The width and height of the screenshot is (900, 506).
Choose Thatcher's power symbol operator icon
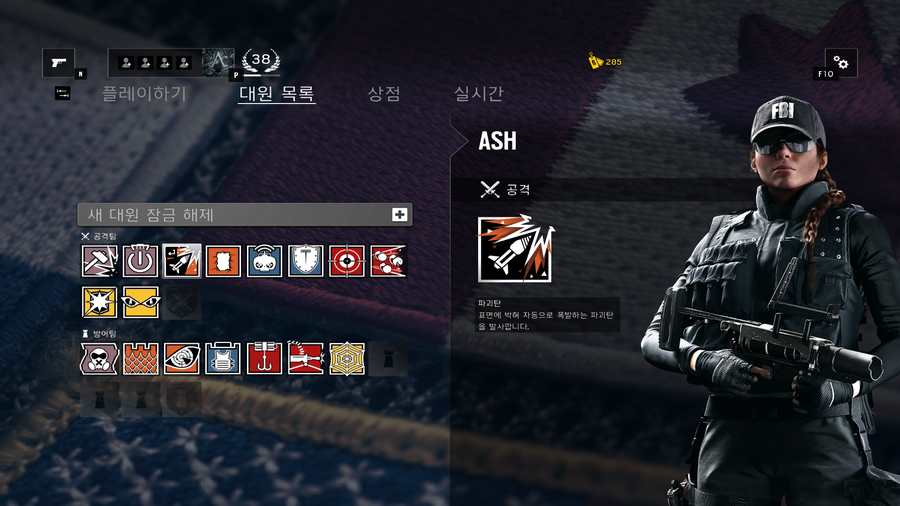click(141, 261)
